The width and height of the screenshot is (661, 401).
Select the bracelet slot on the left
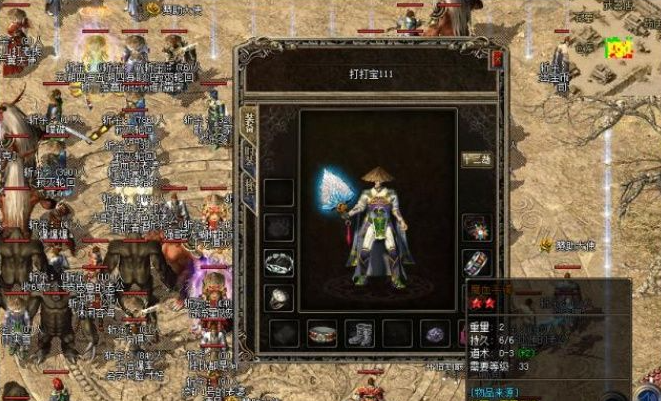coord(279,262)
